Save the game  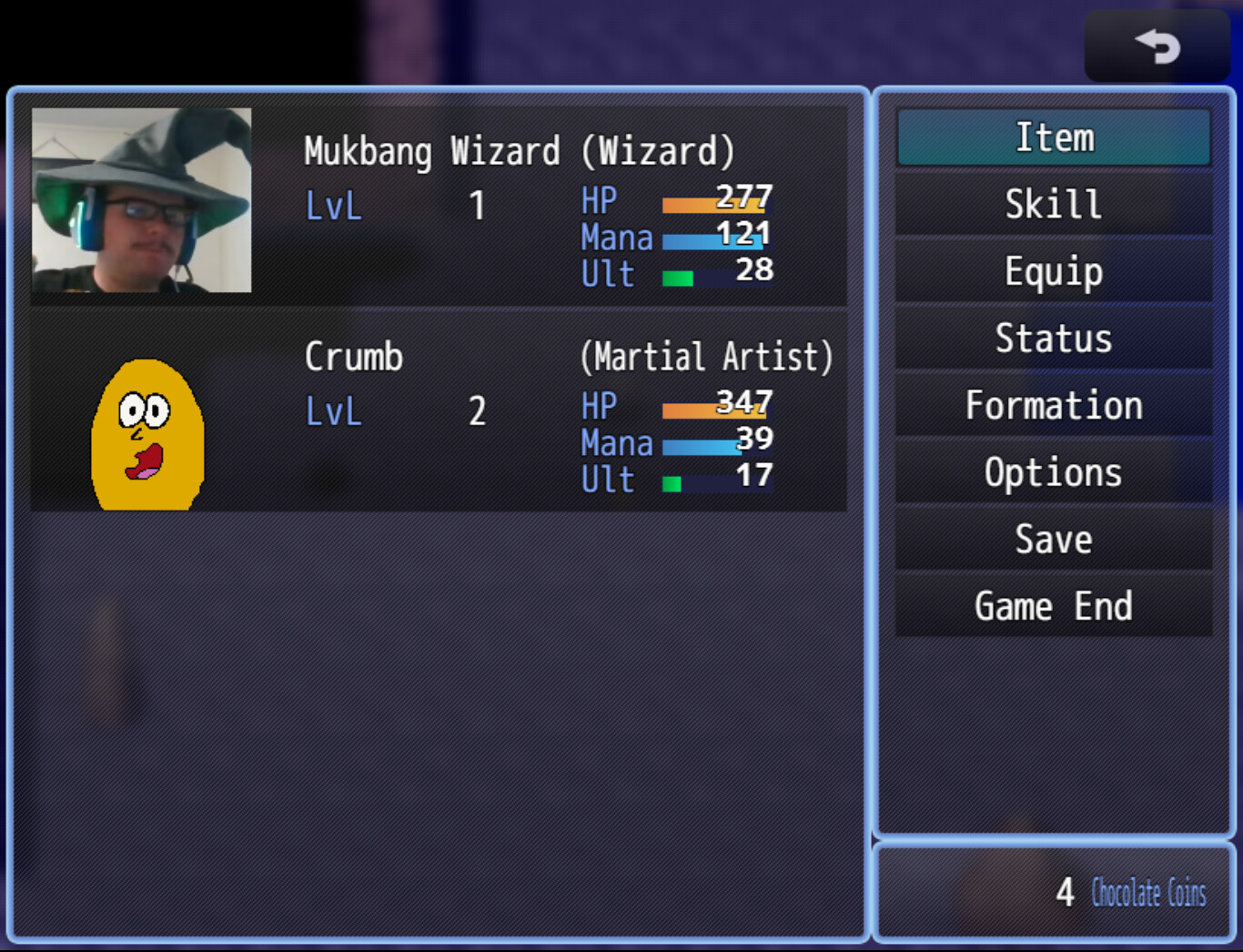click(x=1053, y=539)
